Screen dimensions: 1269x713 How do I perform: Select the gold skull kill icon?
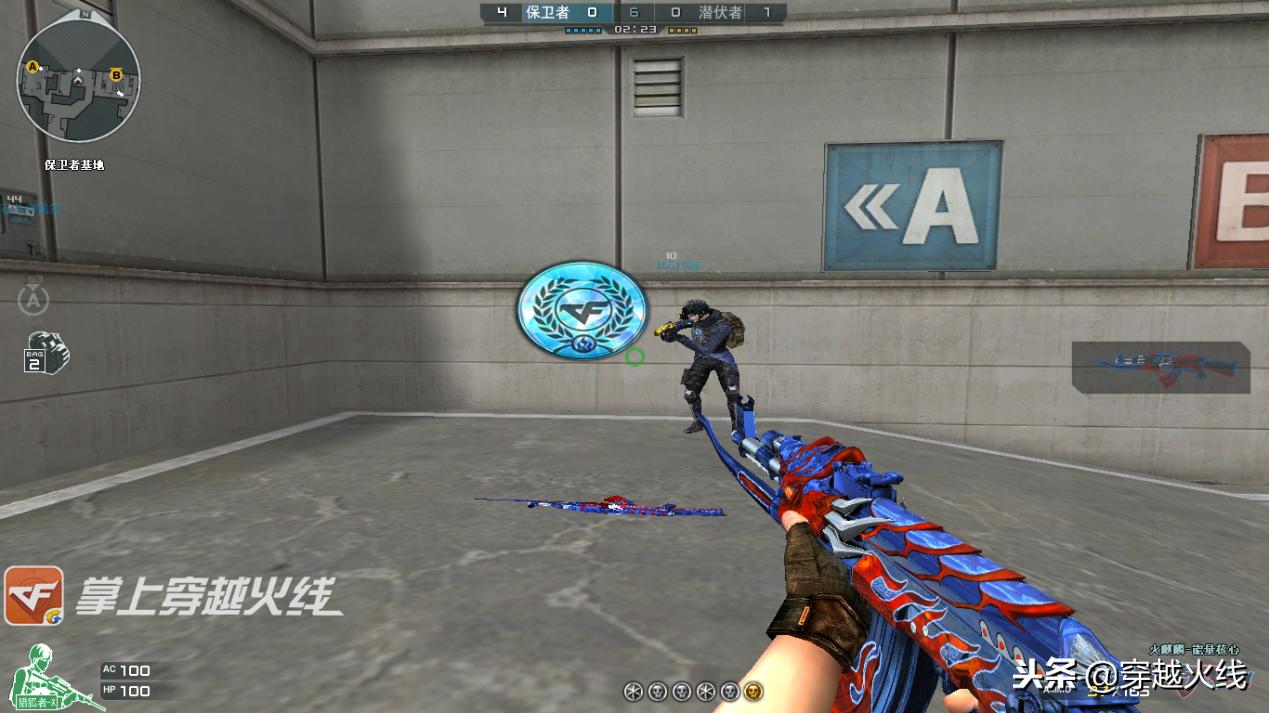tap(753, 691)
